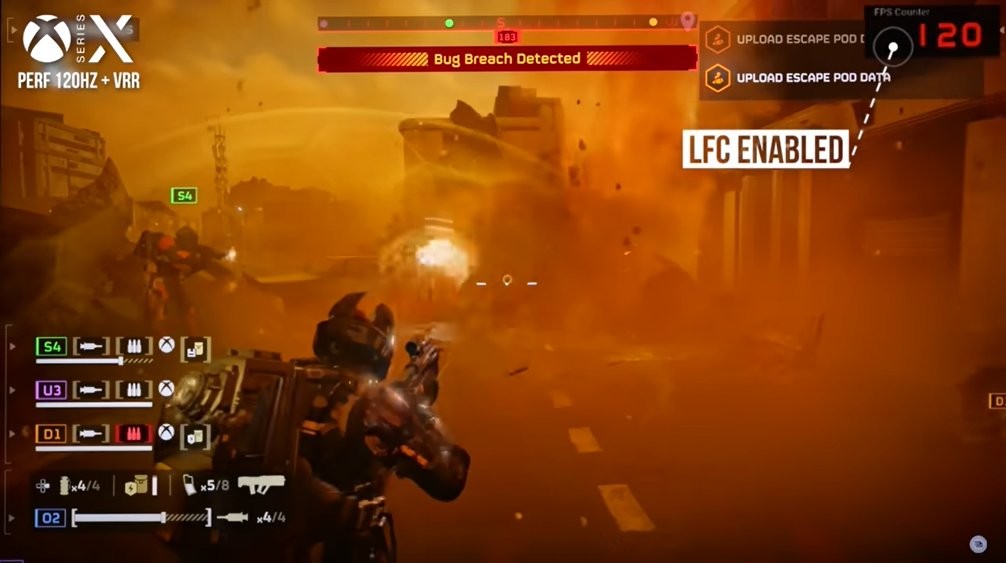Viewport: 1006px width, 563px height.
Task: Click the Bug Breach Detected alert banner
Action: [x=507, y=59]
